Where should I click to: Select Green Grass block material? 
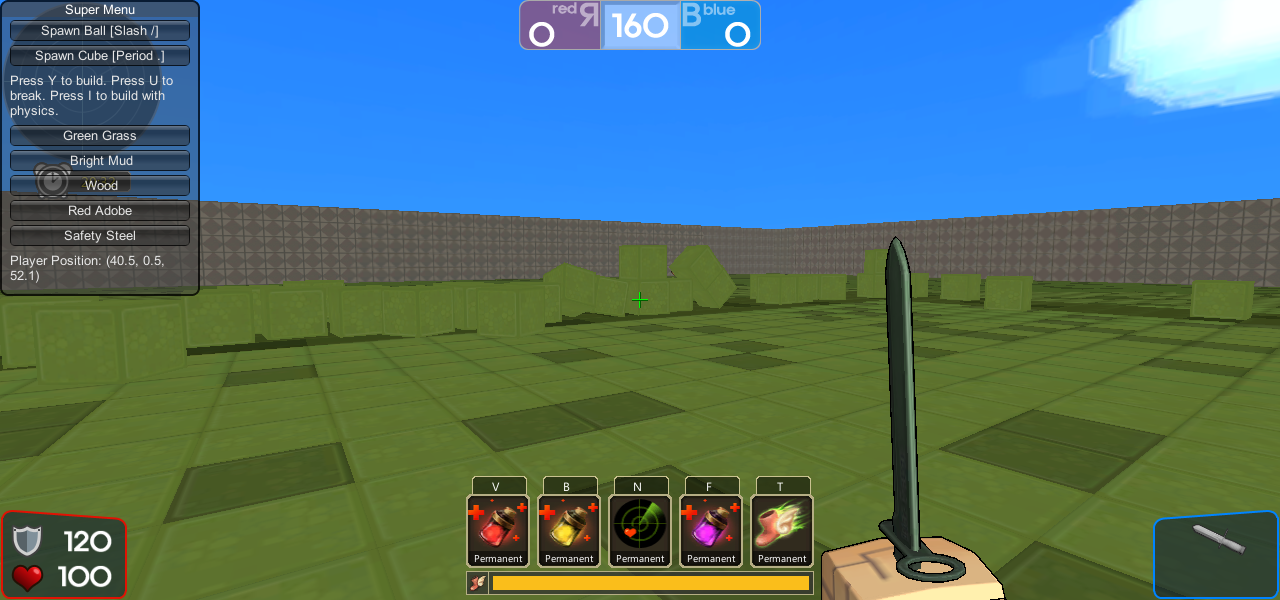[x=100, y=136]
